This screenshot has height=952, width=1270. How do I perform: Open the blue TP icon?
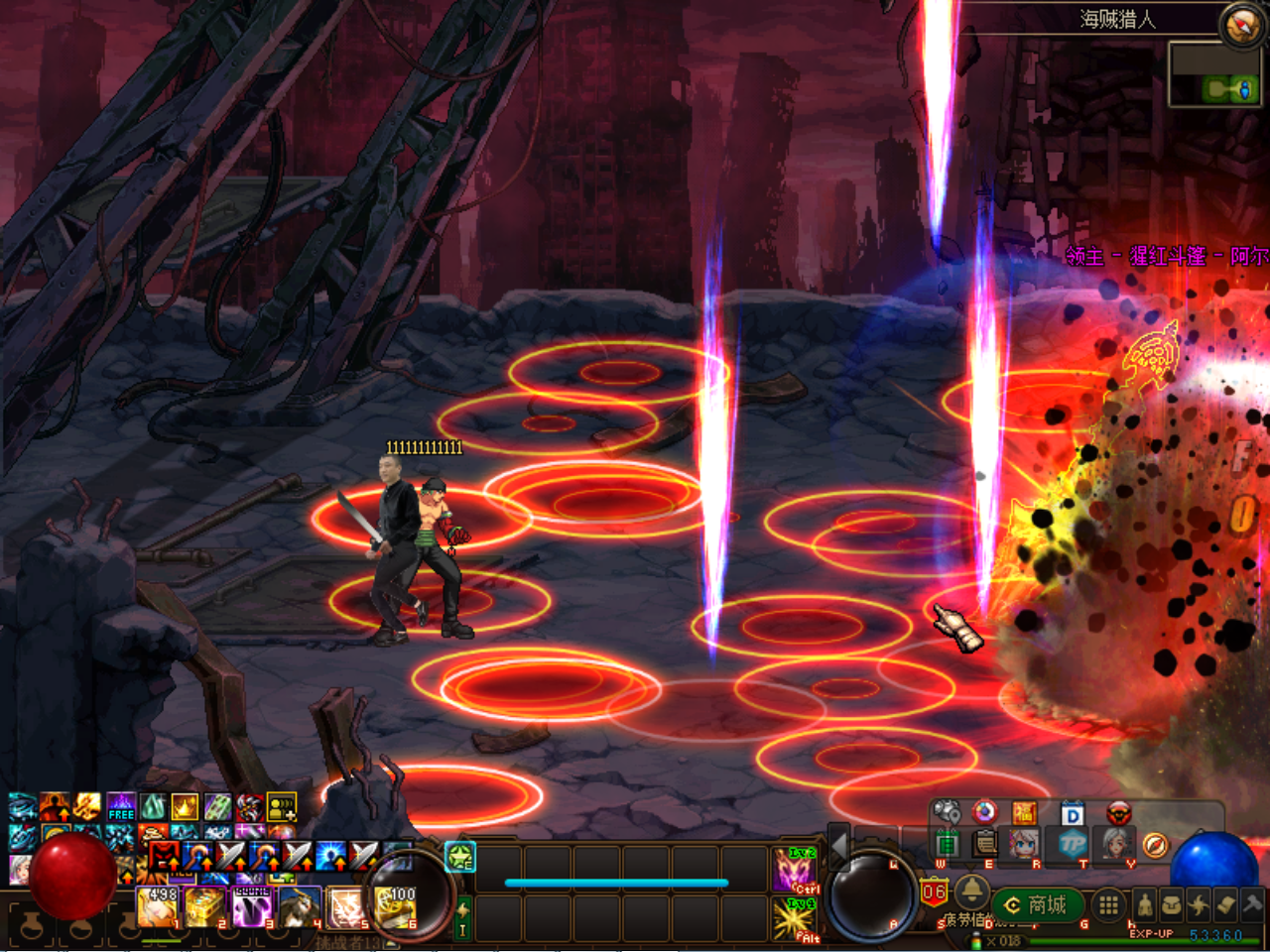(x=1073, y=844)
